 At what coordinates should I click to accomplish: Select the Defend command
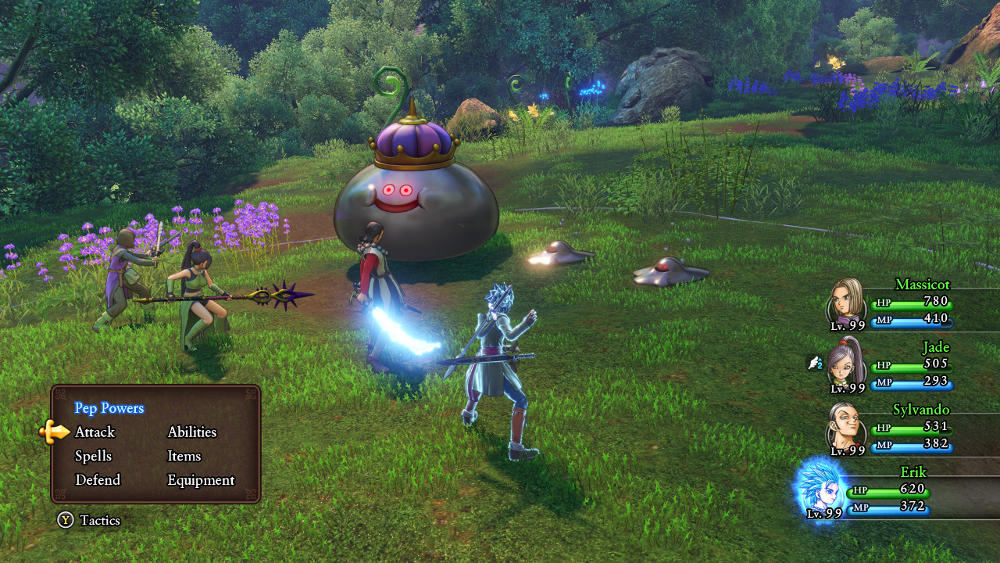pos(97,480)
